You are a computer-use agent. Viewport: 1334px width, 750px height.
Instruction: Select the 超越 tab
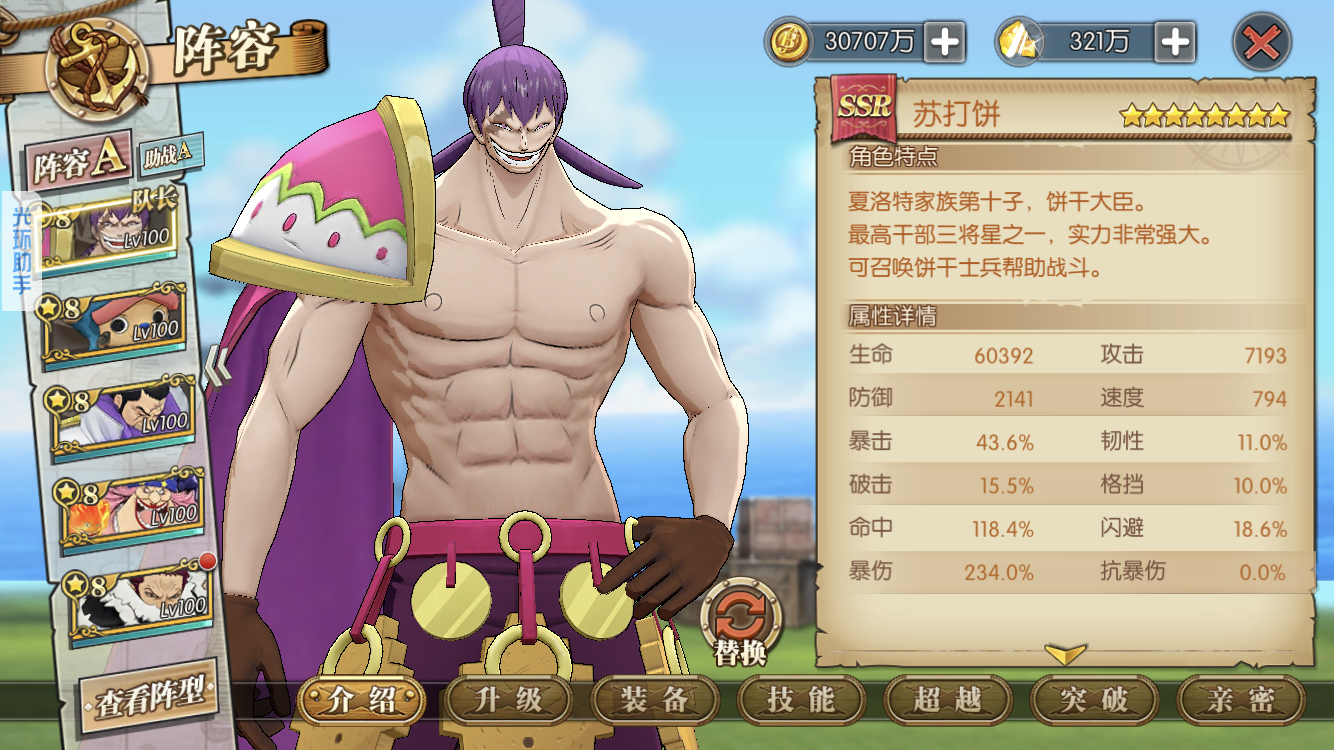click(947, 700)
